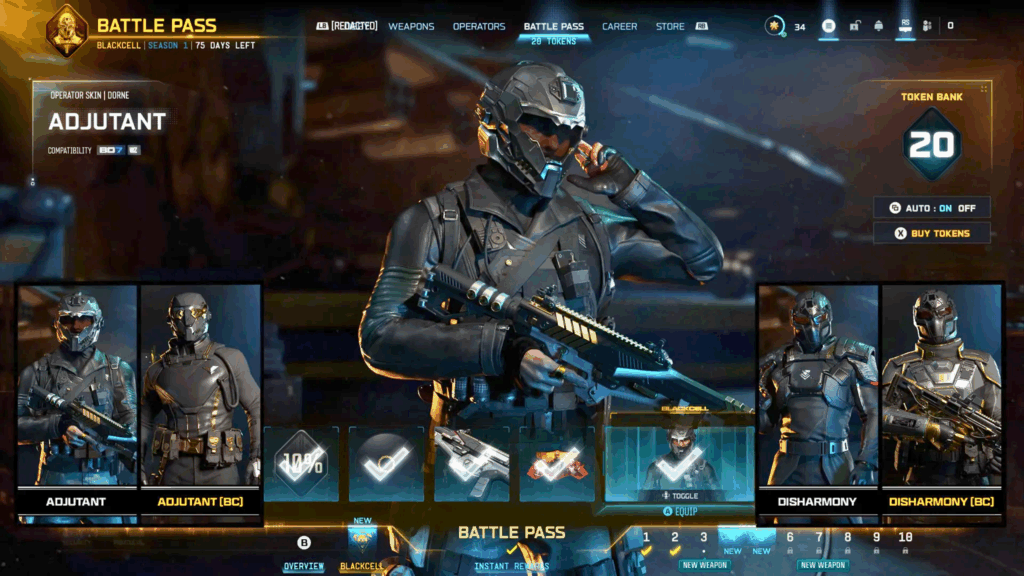Go to the Career tab
This screenshot has width=1024, height=576.
point(619,26)
